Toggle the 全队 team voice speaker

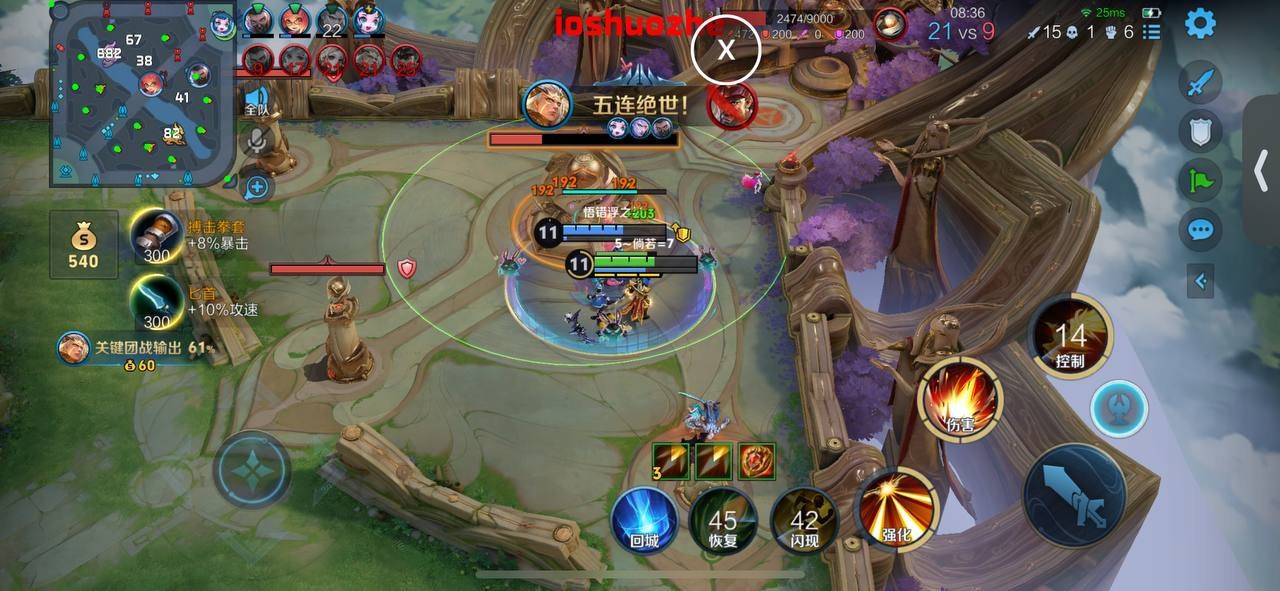click(x=256, y=101)
